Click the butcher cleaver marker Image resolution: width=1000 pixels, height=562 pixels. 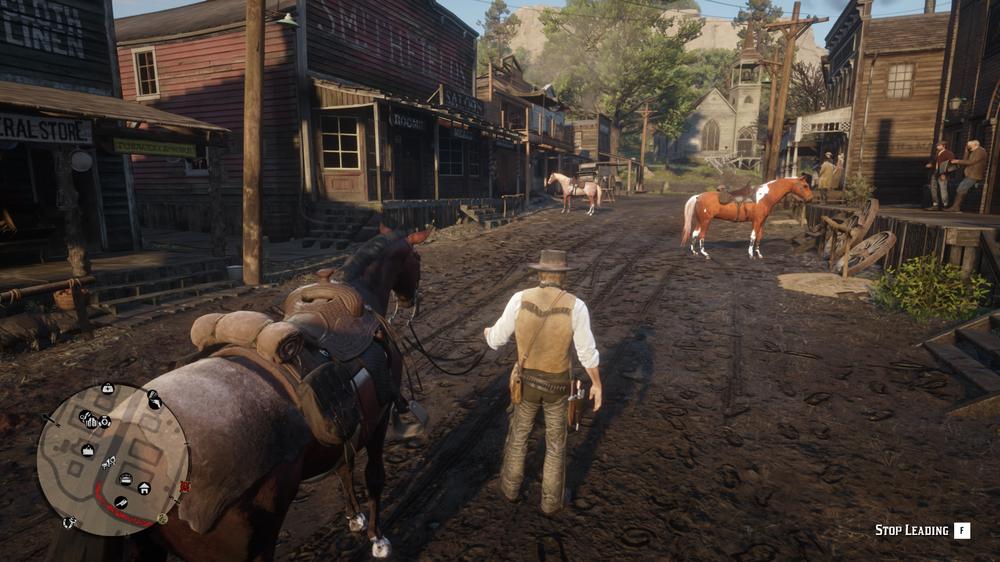121,502
